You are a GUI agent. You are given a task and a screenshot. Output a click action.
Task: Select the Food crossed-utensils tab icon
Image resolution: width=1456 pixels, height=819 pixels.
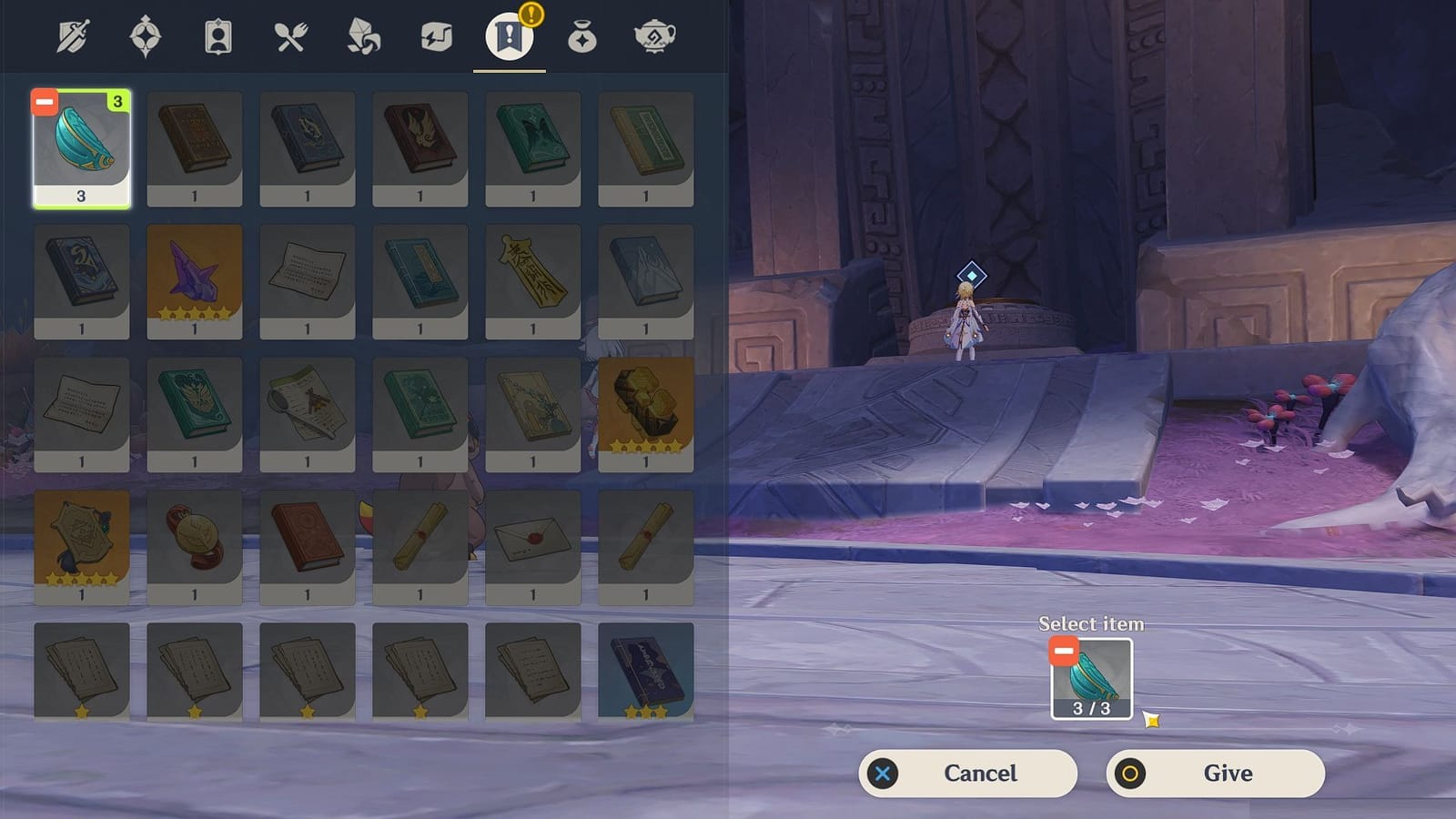[290, 36]
